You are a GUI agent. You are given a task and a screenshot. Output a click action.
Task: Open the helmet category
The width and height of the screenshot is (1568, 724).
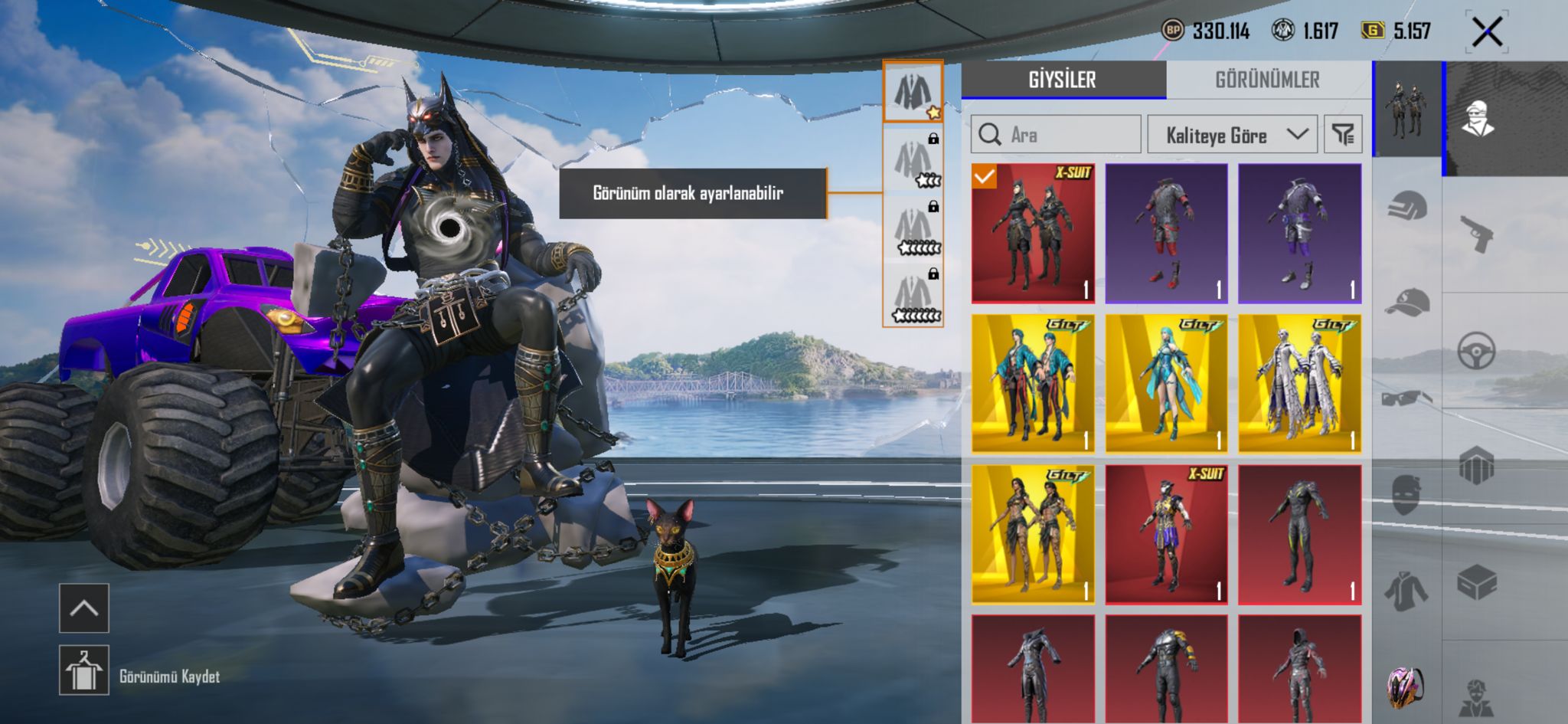(1407, 206)
